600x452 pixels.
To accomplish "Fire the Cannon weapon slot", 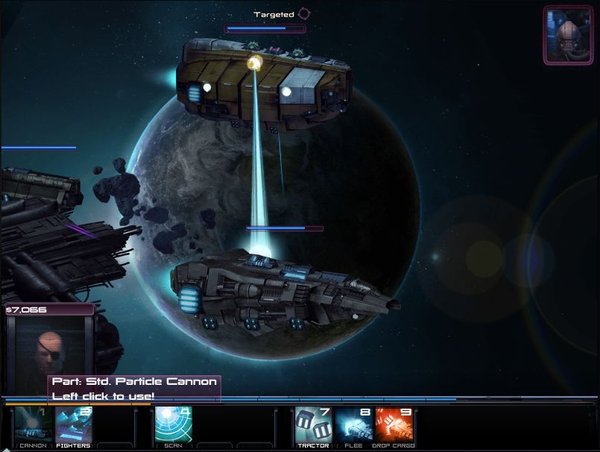I will 33,425.
